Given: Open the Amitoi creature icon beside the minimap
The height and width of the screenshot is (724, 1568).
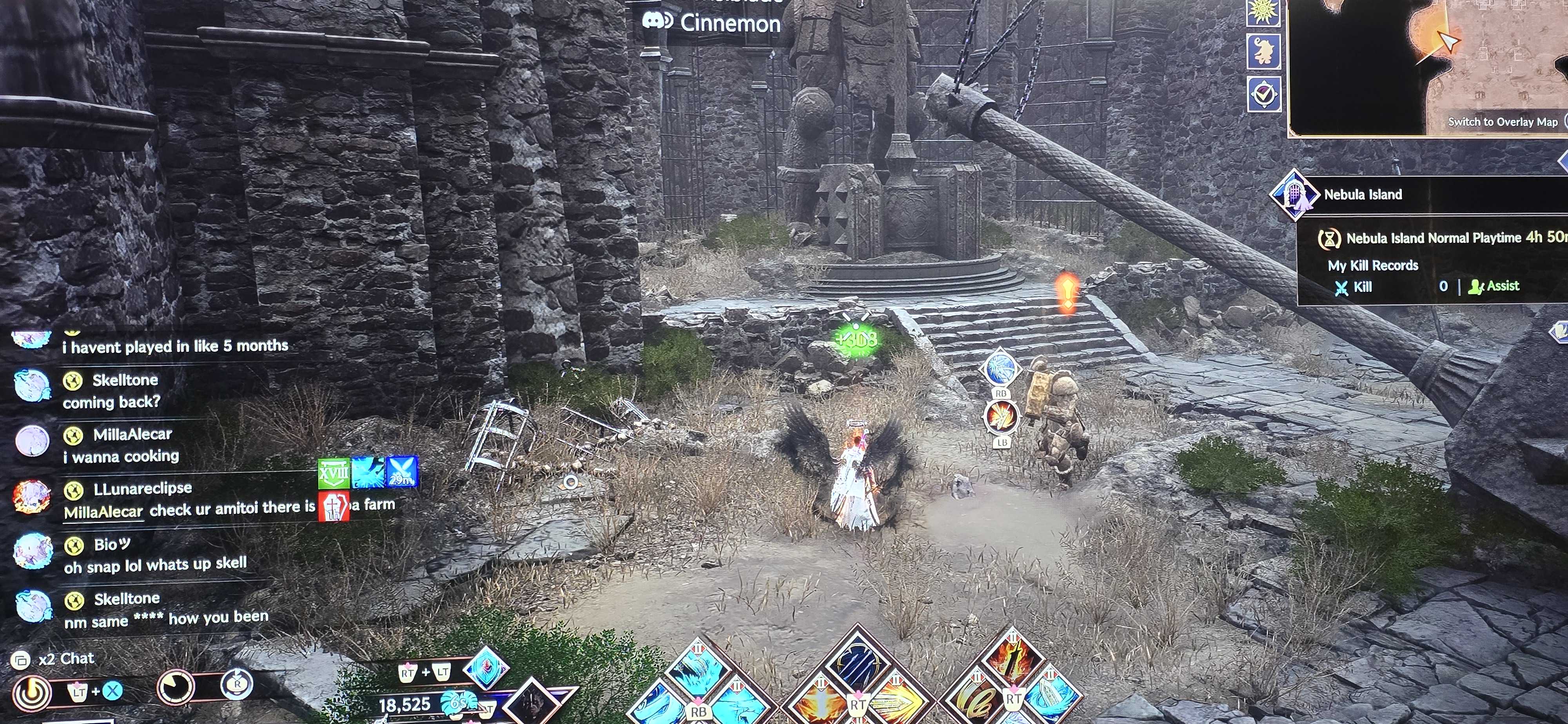Looking at the screenshot, I should (x=1263, y=51).
